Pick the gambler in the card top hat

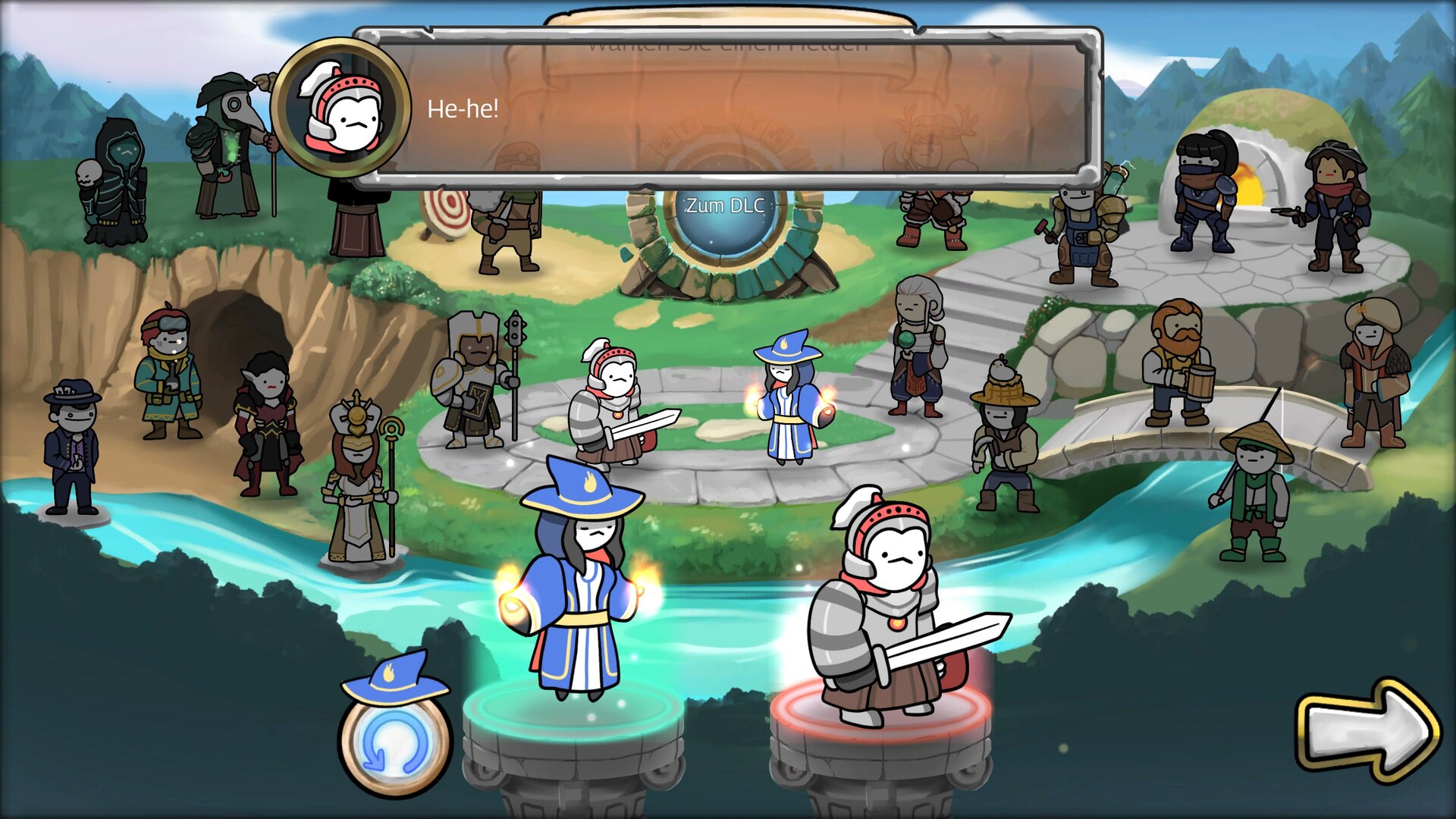click(72, 447)
